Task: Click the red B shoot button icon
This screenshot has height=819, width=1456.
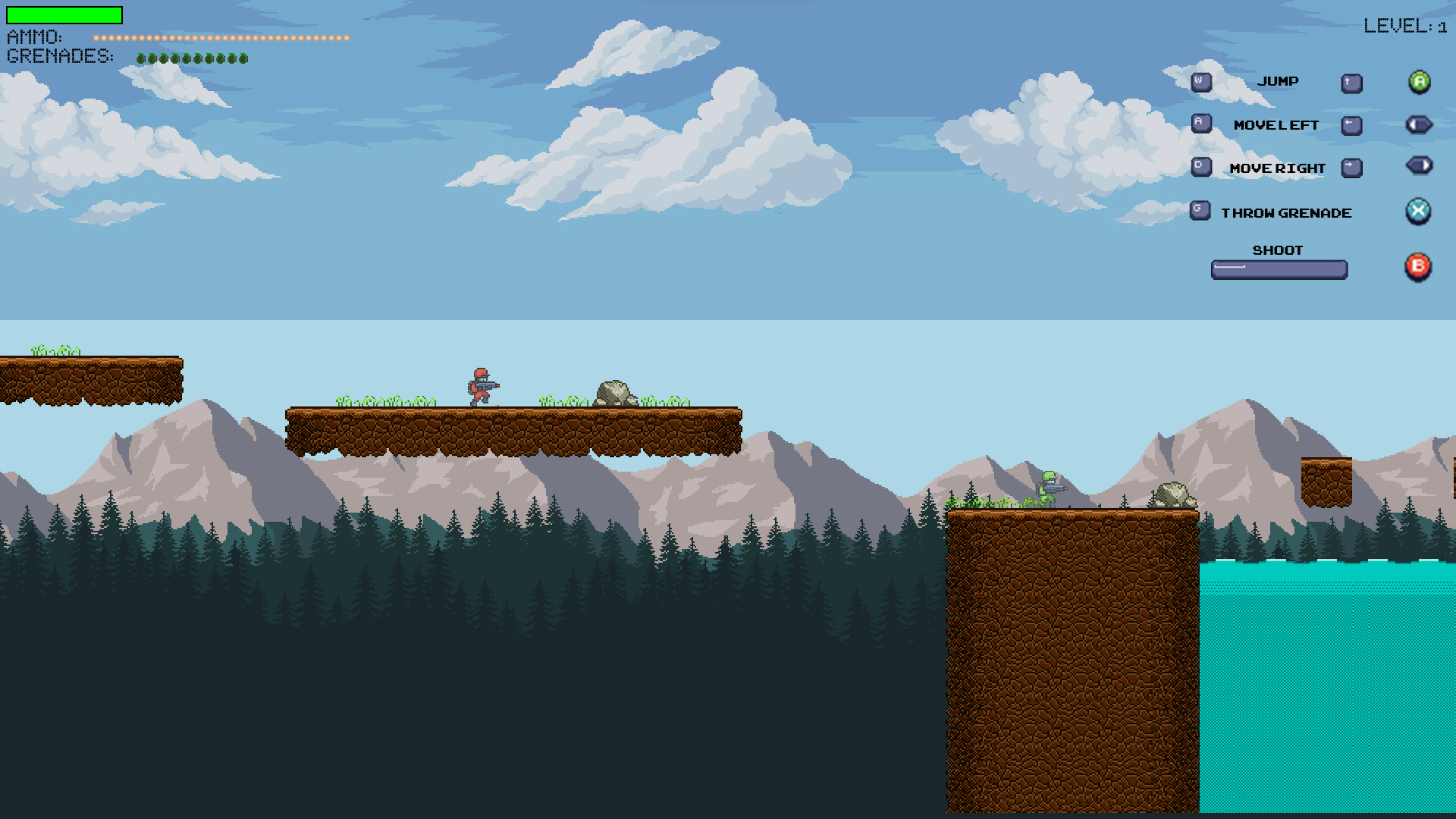Action: coord(1417,266)
